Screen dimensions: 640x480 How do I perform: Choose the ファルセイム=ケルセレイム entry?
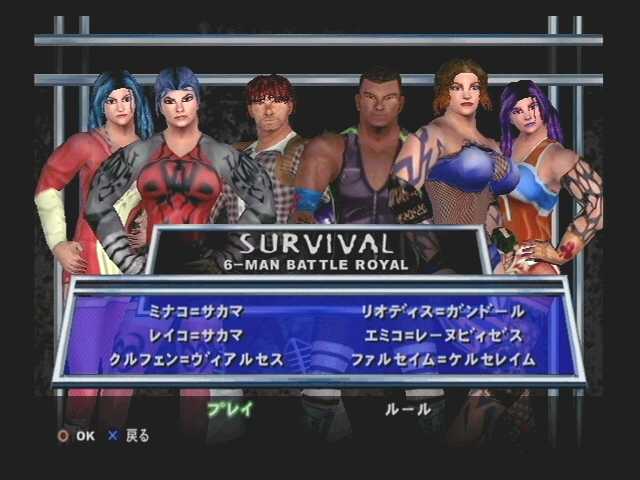(443, 358)
